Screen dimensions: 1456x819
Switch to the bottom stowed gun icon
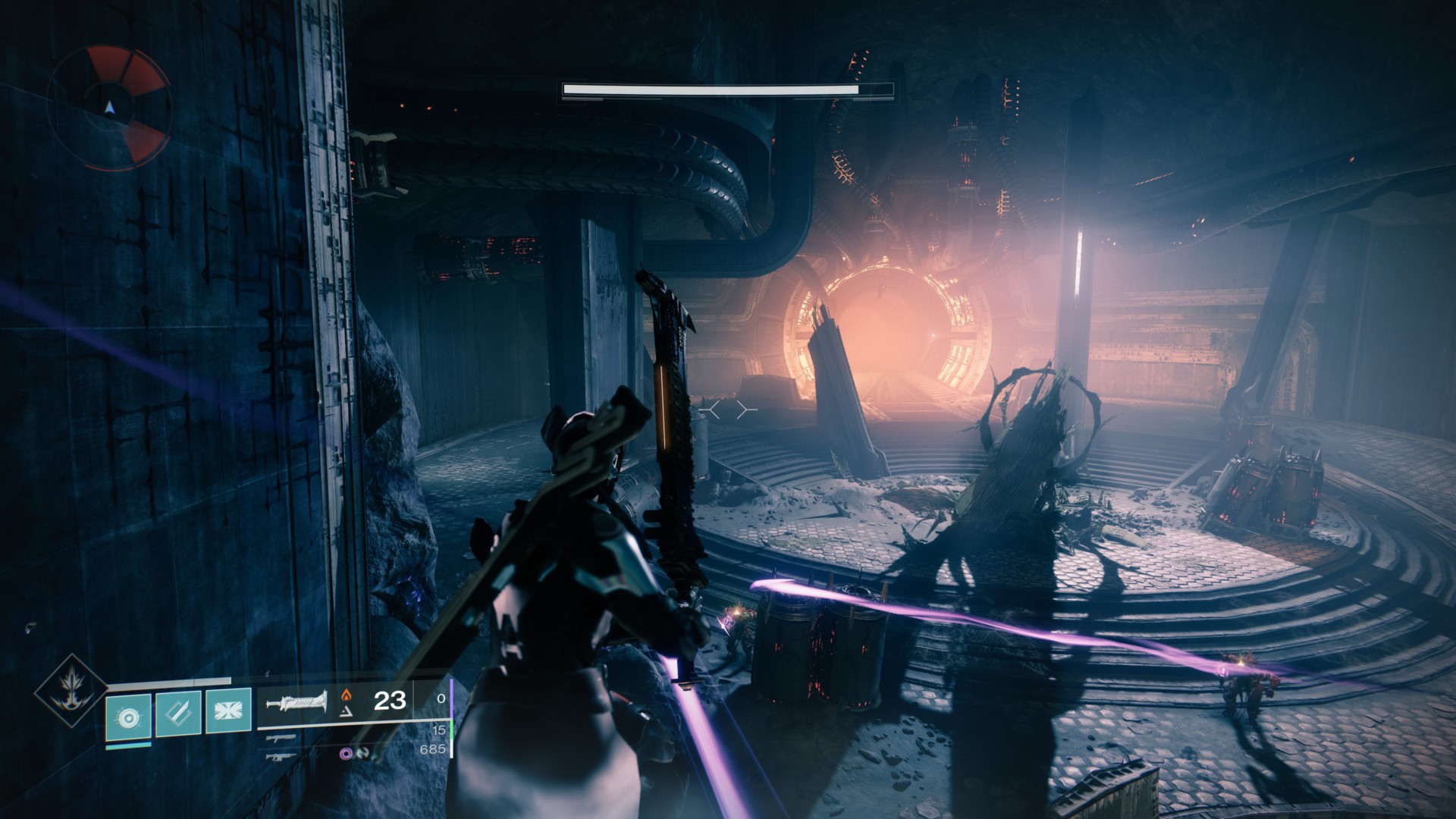(281, 755)
